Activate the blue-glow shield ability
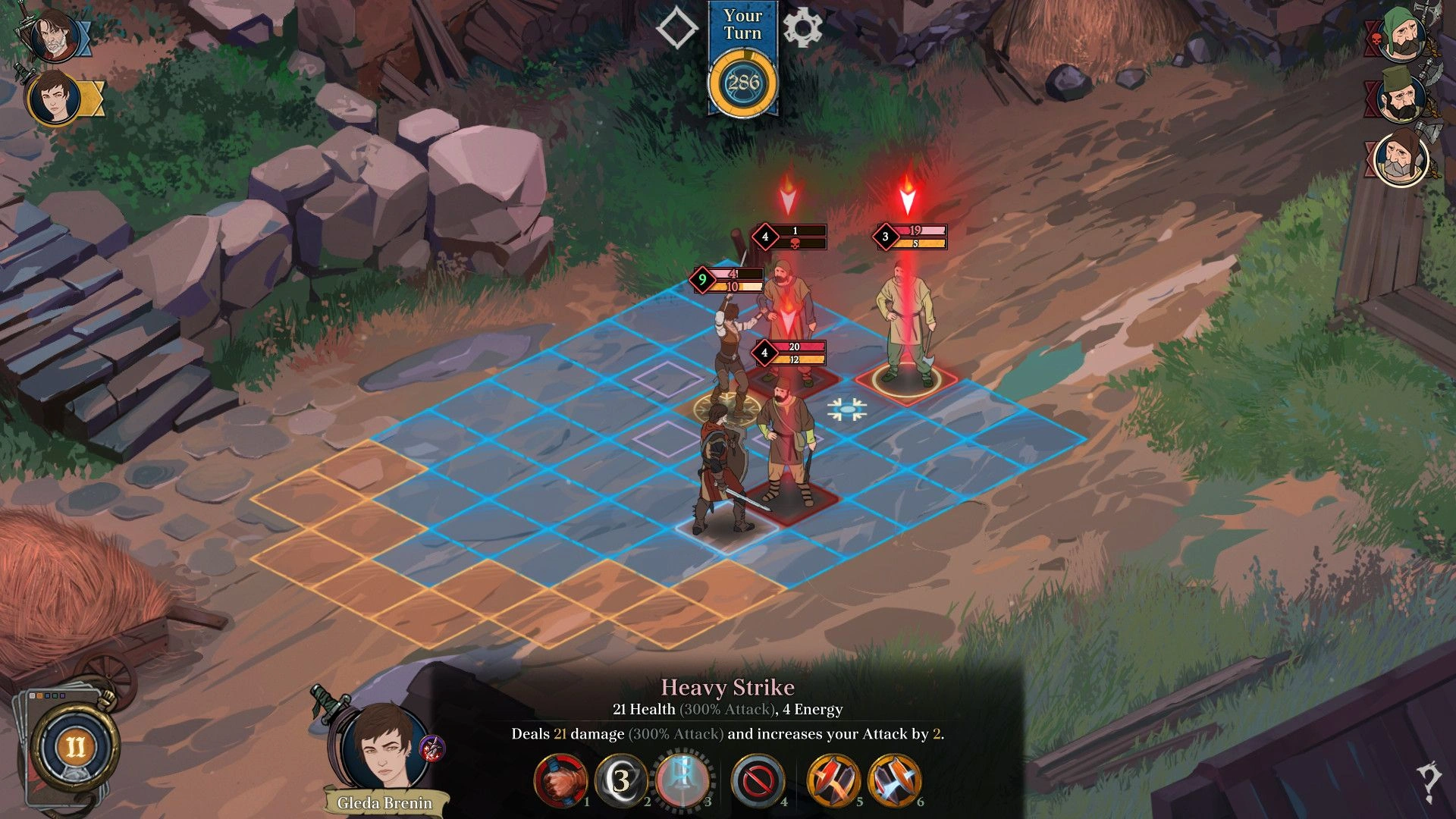 [x=895, y=780]
